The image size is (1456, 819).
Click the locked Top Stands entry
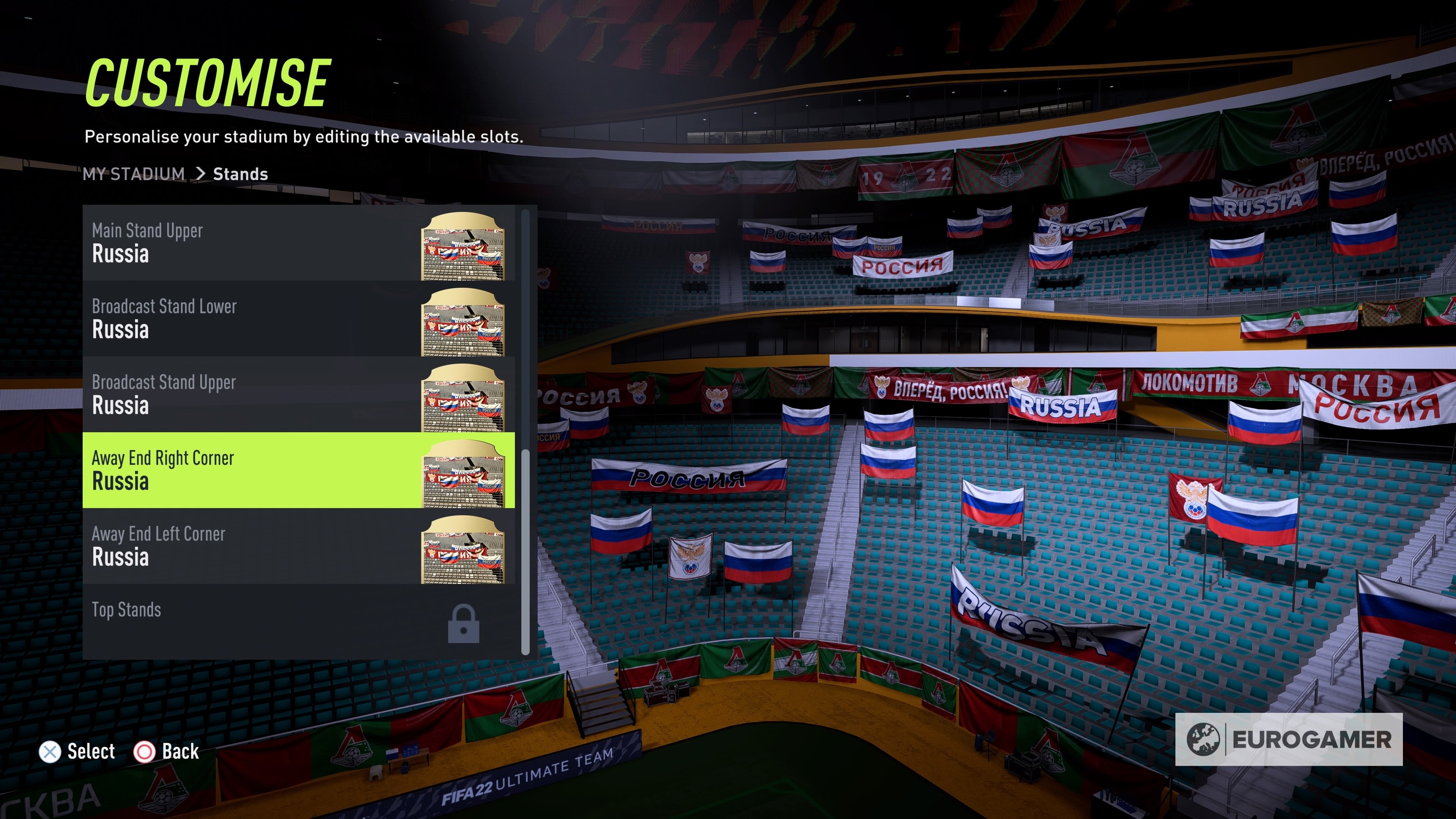click(298, 621)
